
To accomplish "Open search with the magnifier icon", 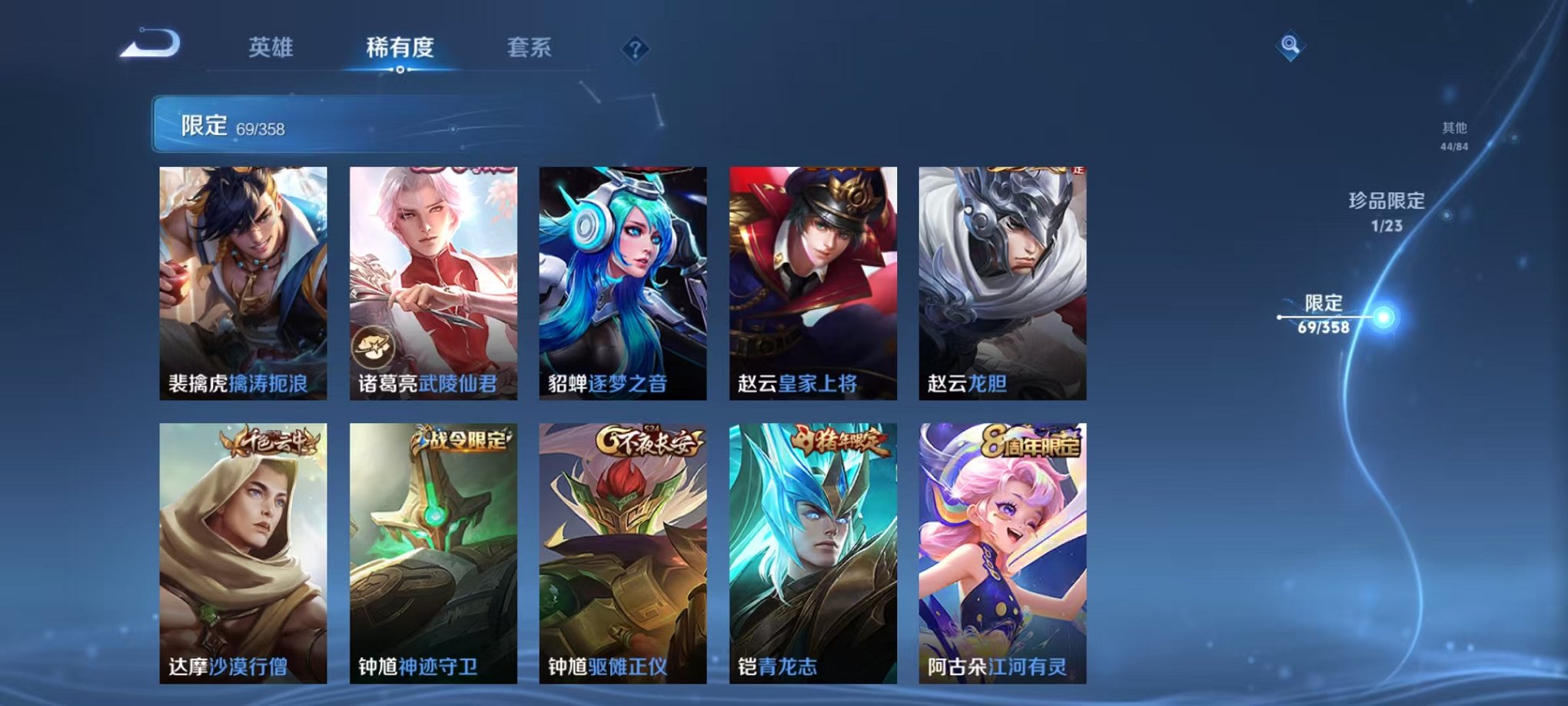I will (x=1291, y=44).
